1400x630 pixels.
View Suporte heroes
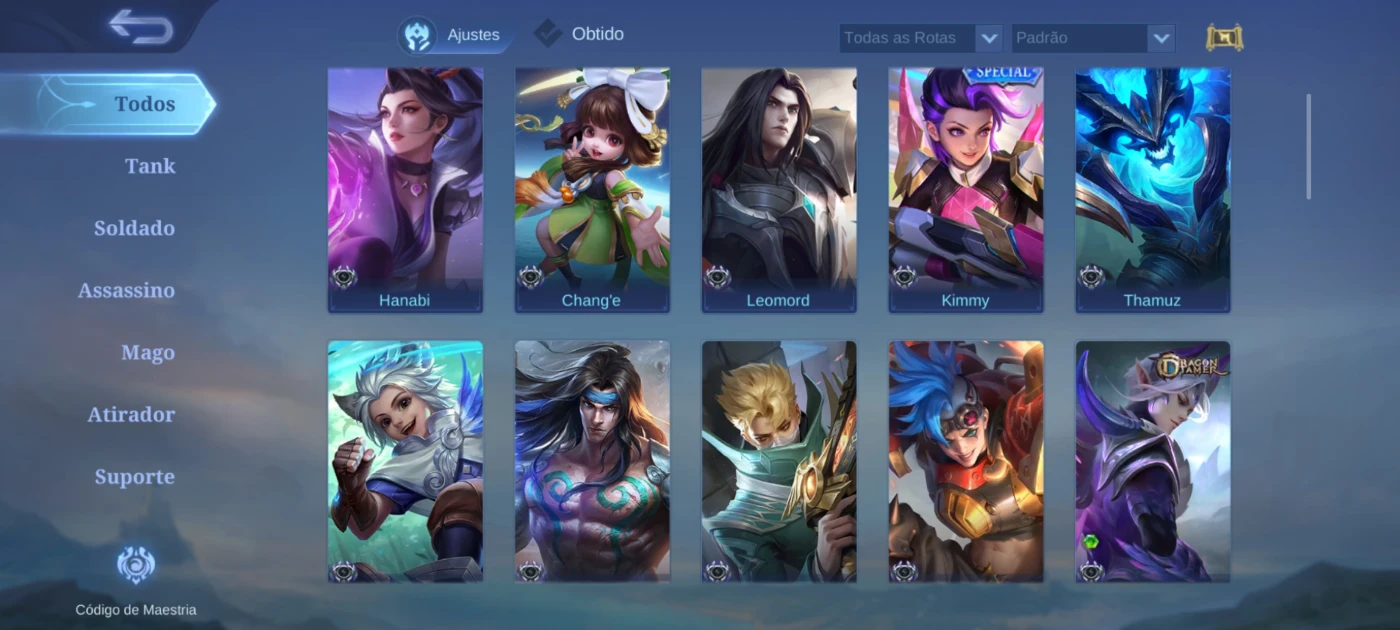(x=134, y=476)
